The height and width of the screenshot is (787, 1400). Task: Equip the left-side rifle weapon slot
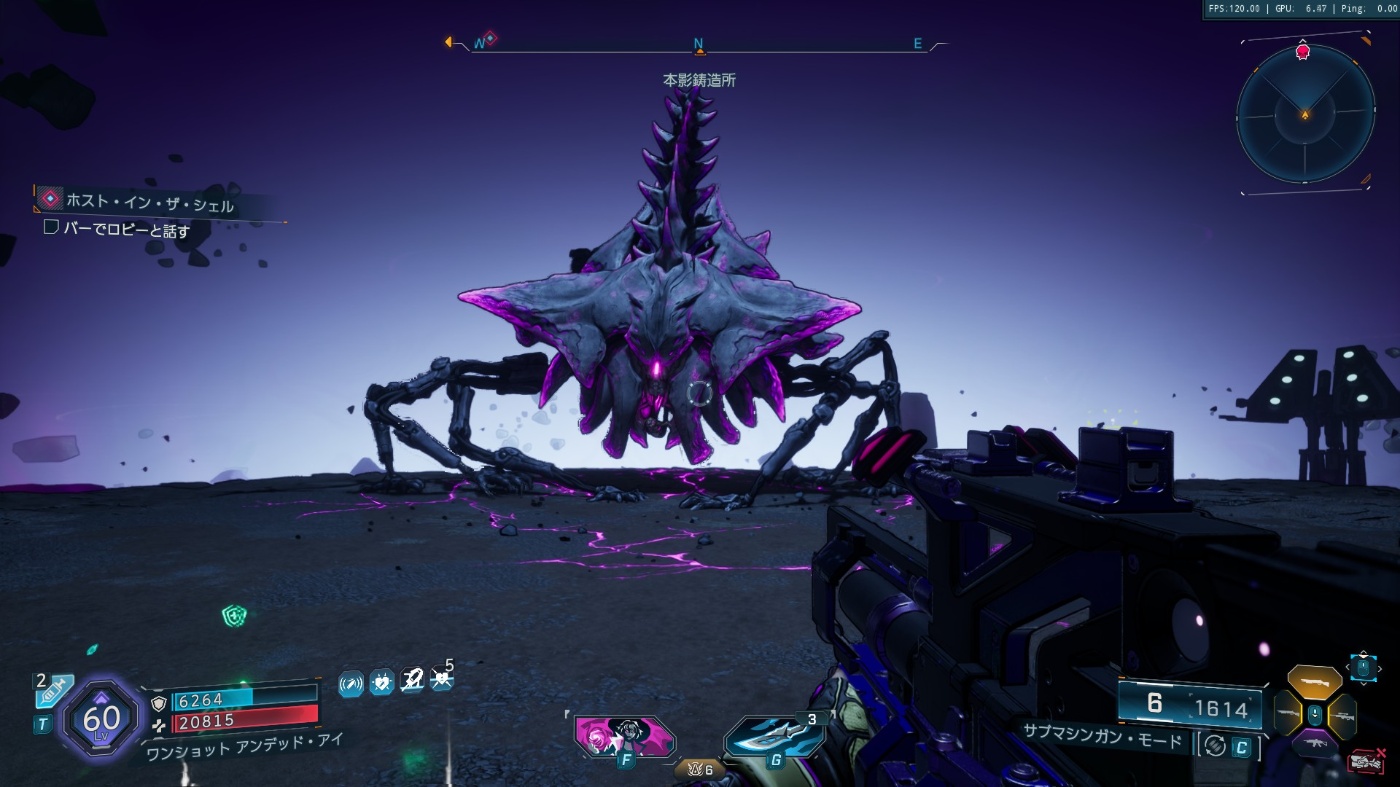pyautogui.click(x=1287, y=715)
